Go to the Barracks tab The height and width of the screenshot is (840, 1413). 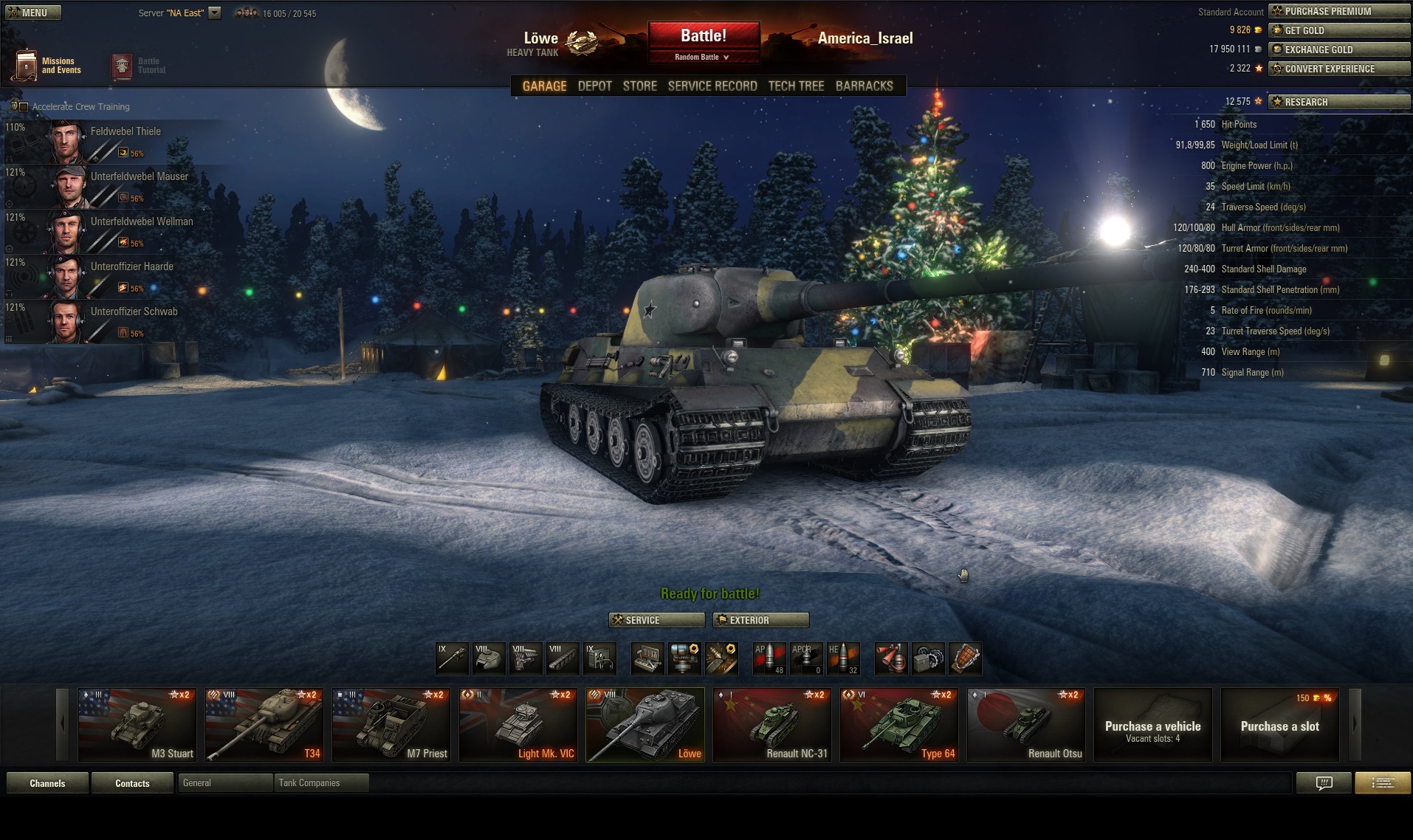click(x=864, y=86)
